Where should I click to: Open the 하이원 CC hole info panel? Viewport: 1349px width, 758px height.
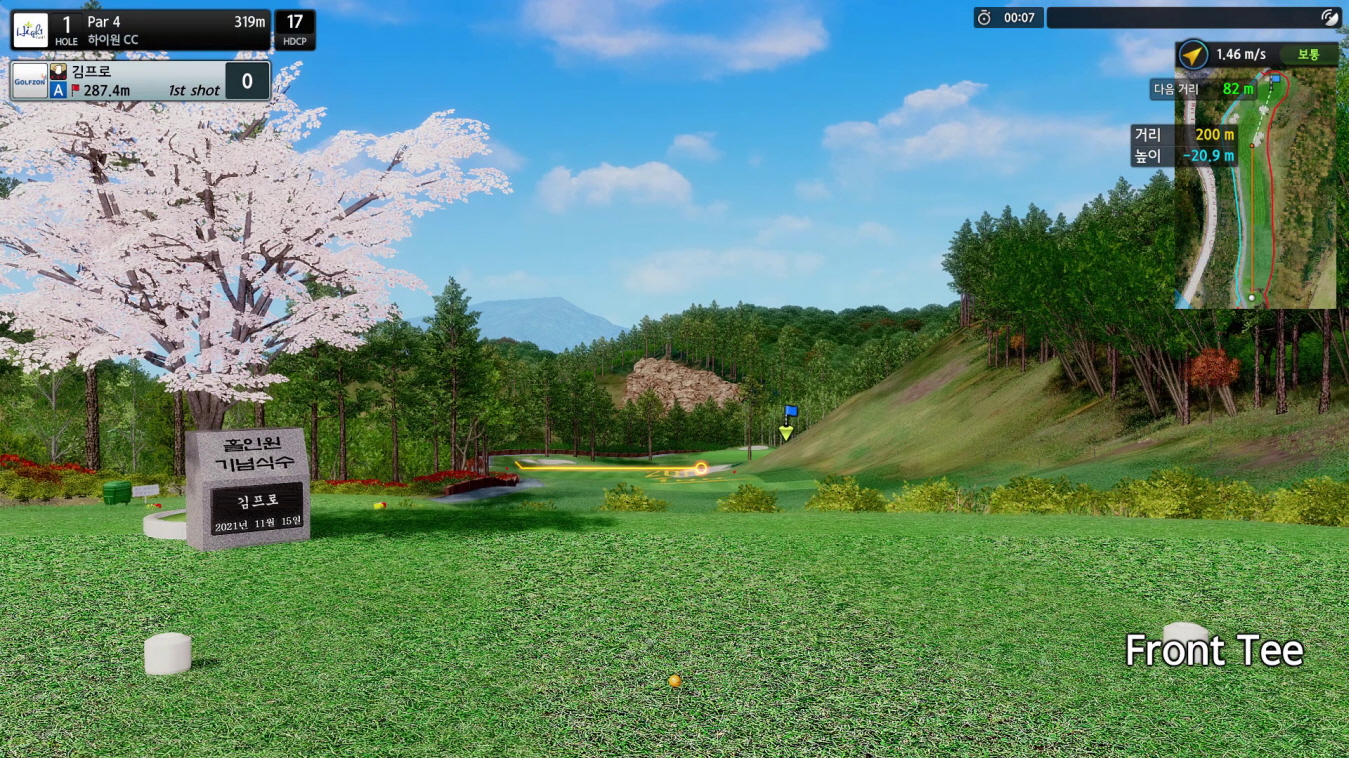coord(160,30)
